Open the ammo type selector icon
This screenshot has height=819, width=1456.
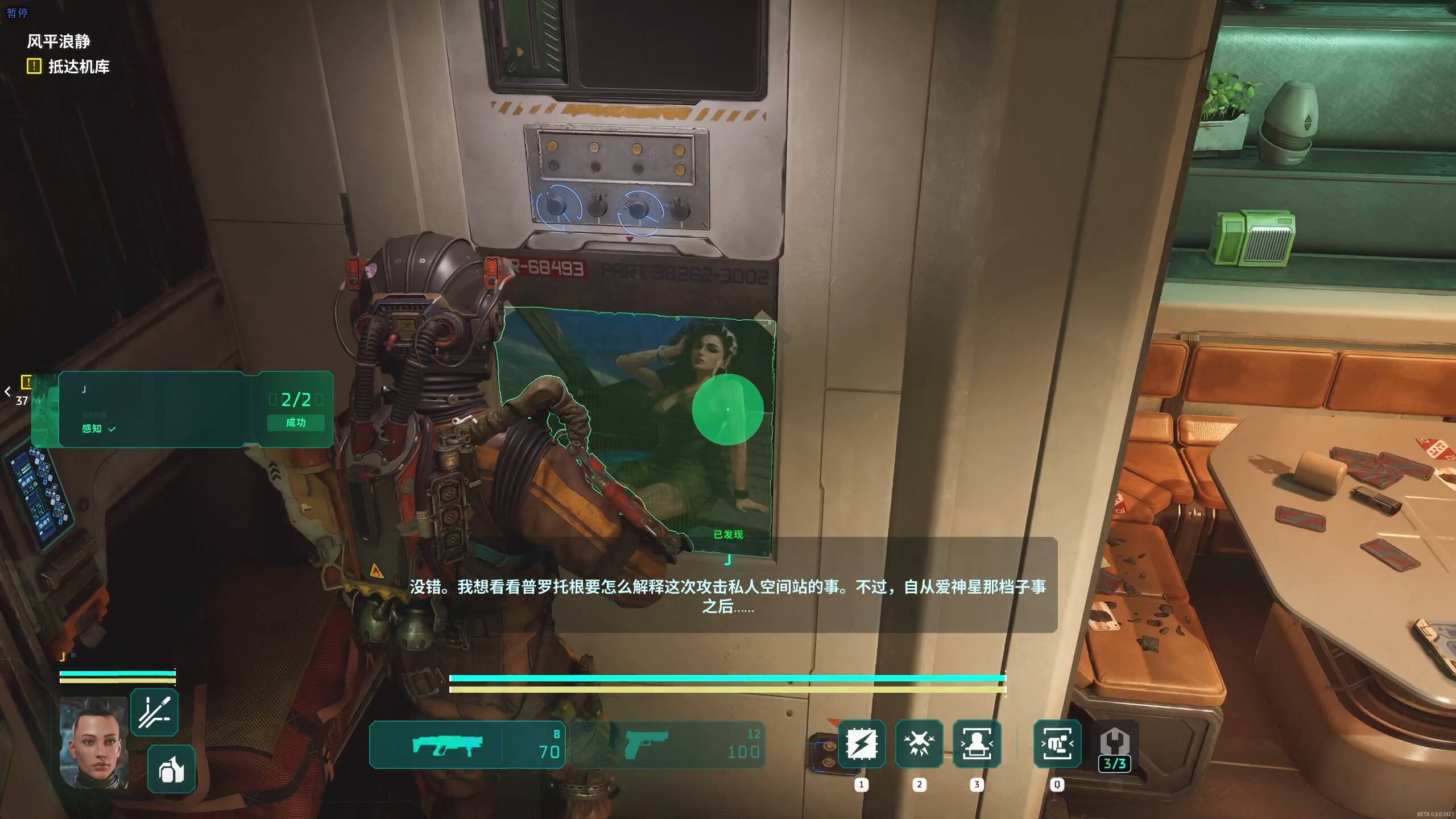pyautogui.click(x=154, y=712)
